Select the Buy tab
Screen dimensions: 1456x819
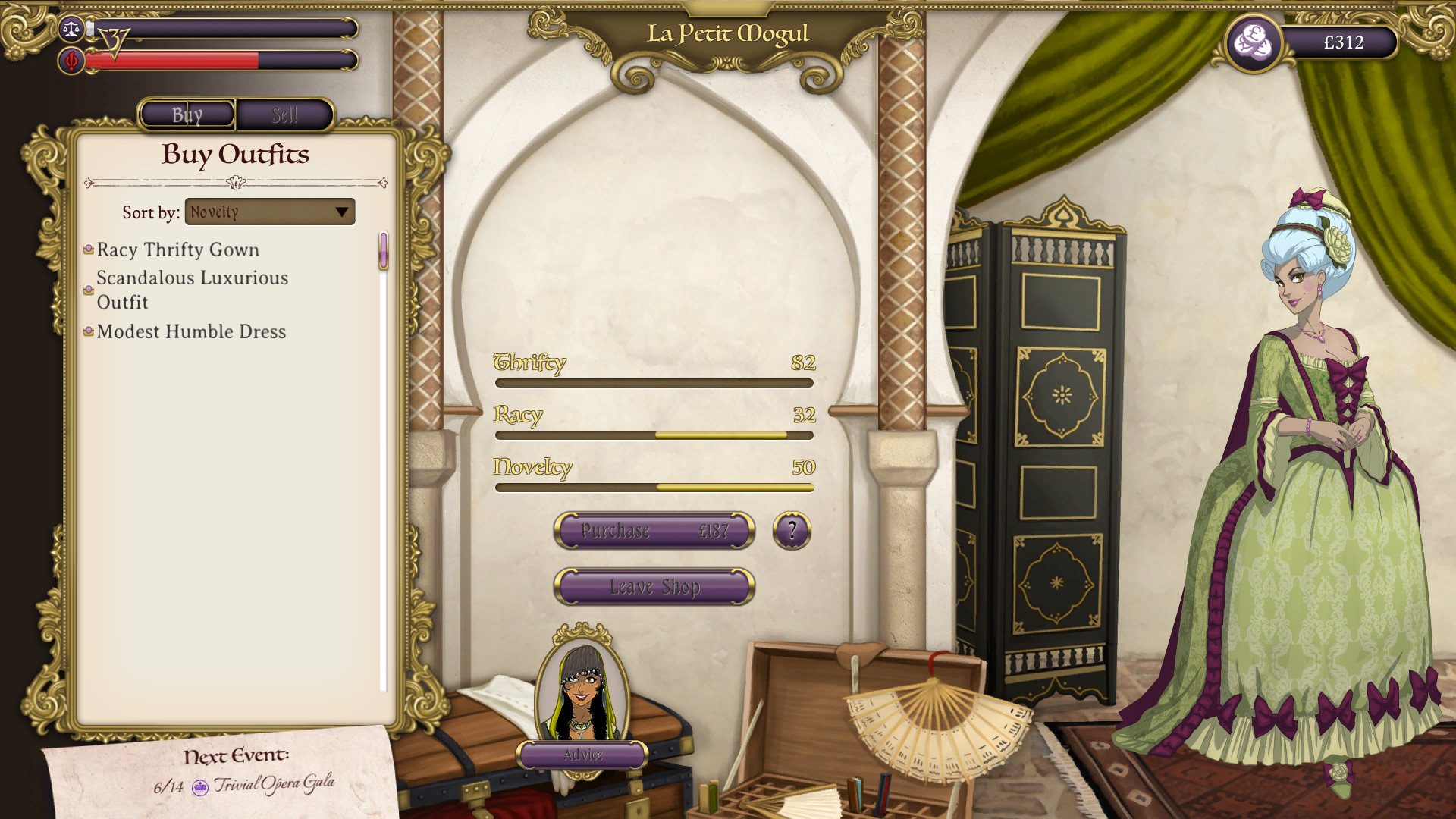186,115
